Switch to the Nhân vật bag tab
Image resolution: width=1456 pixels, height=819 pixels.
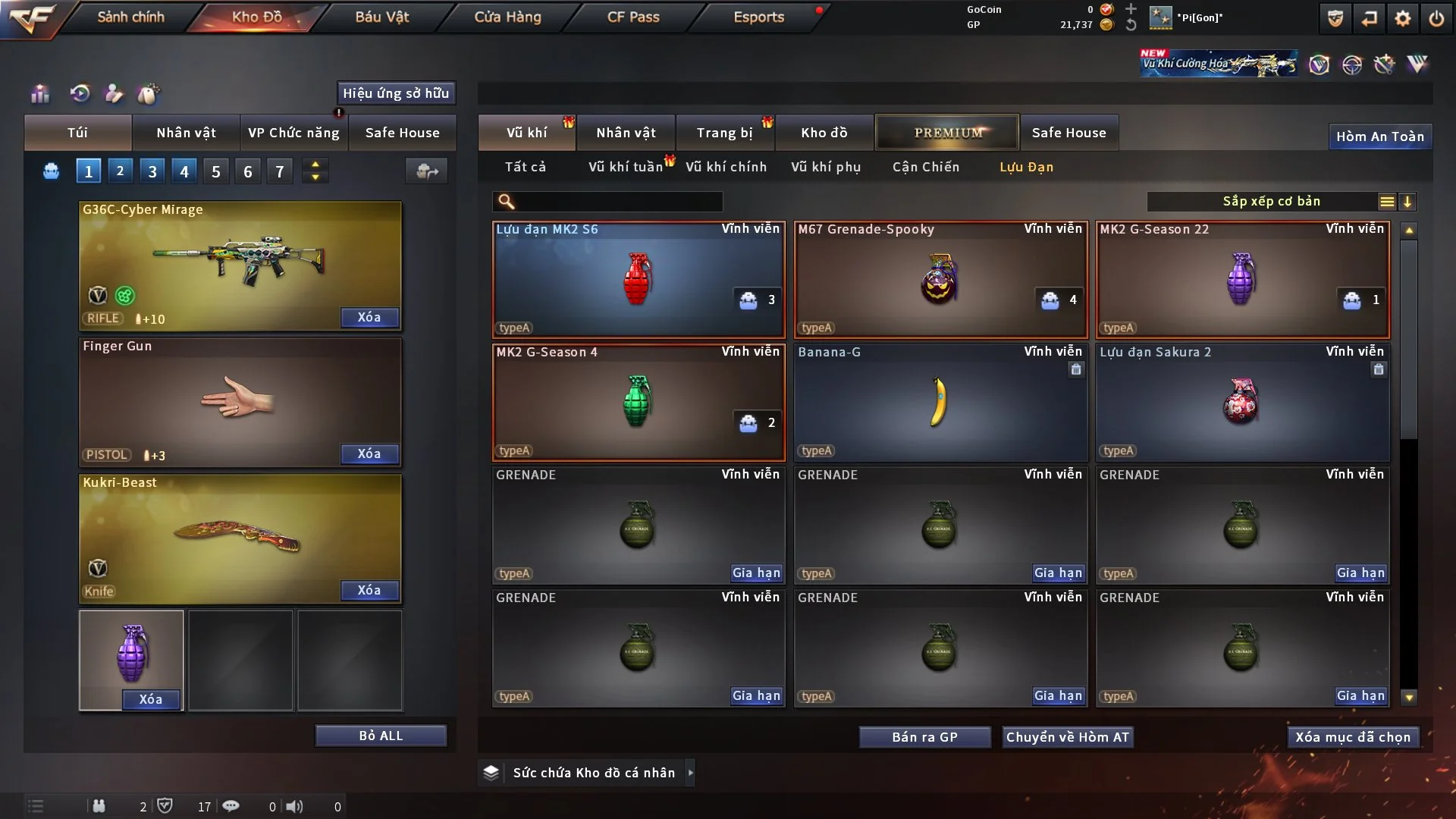[186, 133]
